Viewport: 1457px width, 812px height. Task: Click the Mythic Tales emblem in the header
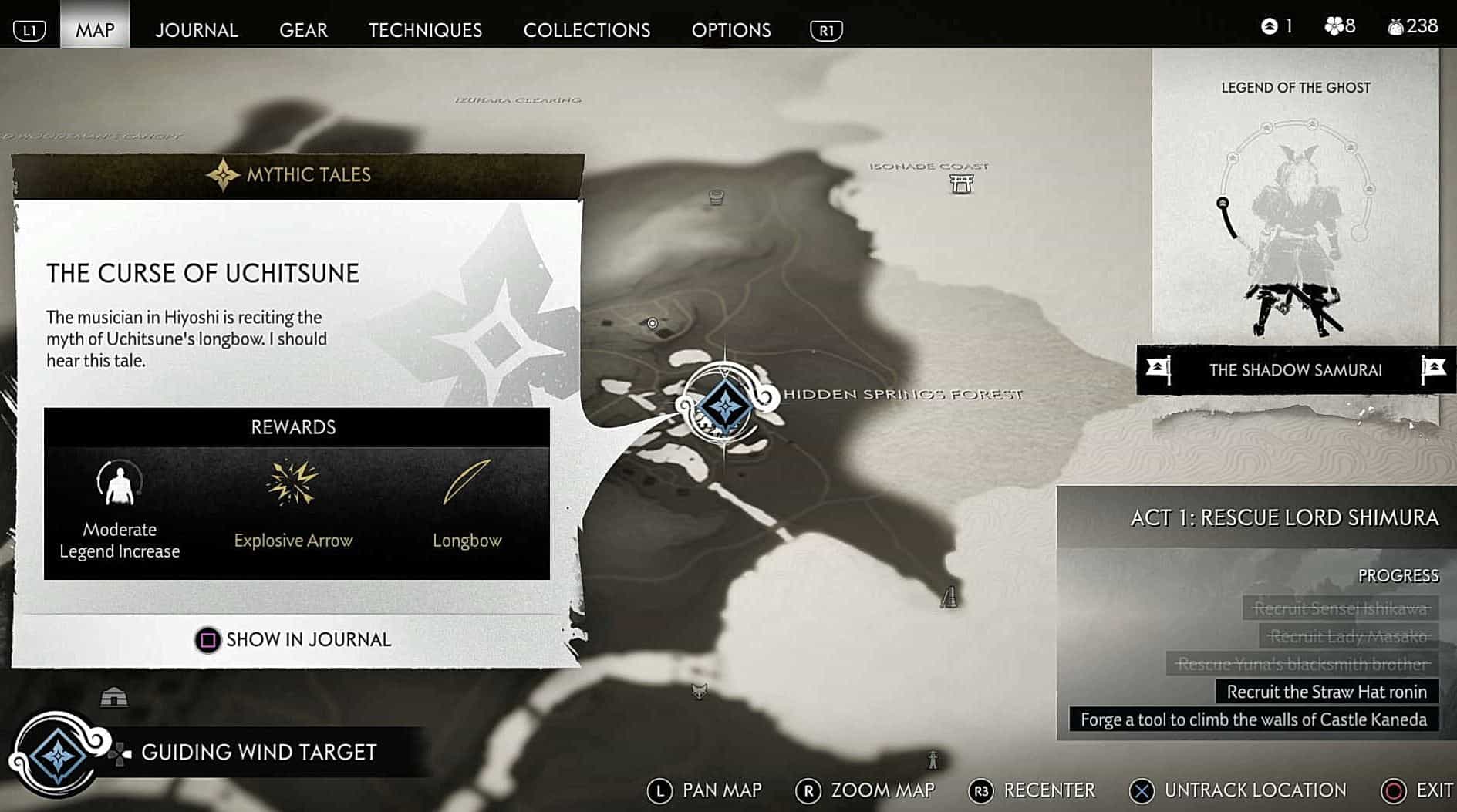pyautogui.click(x=224, y=174)
